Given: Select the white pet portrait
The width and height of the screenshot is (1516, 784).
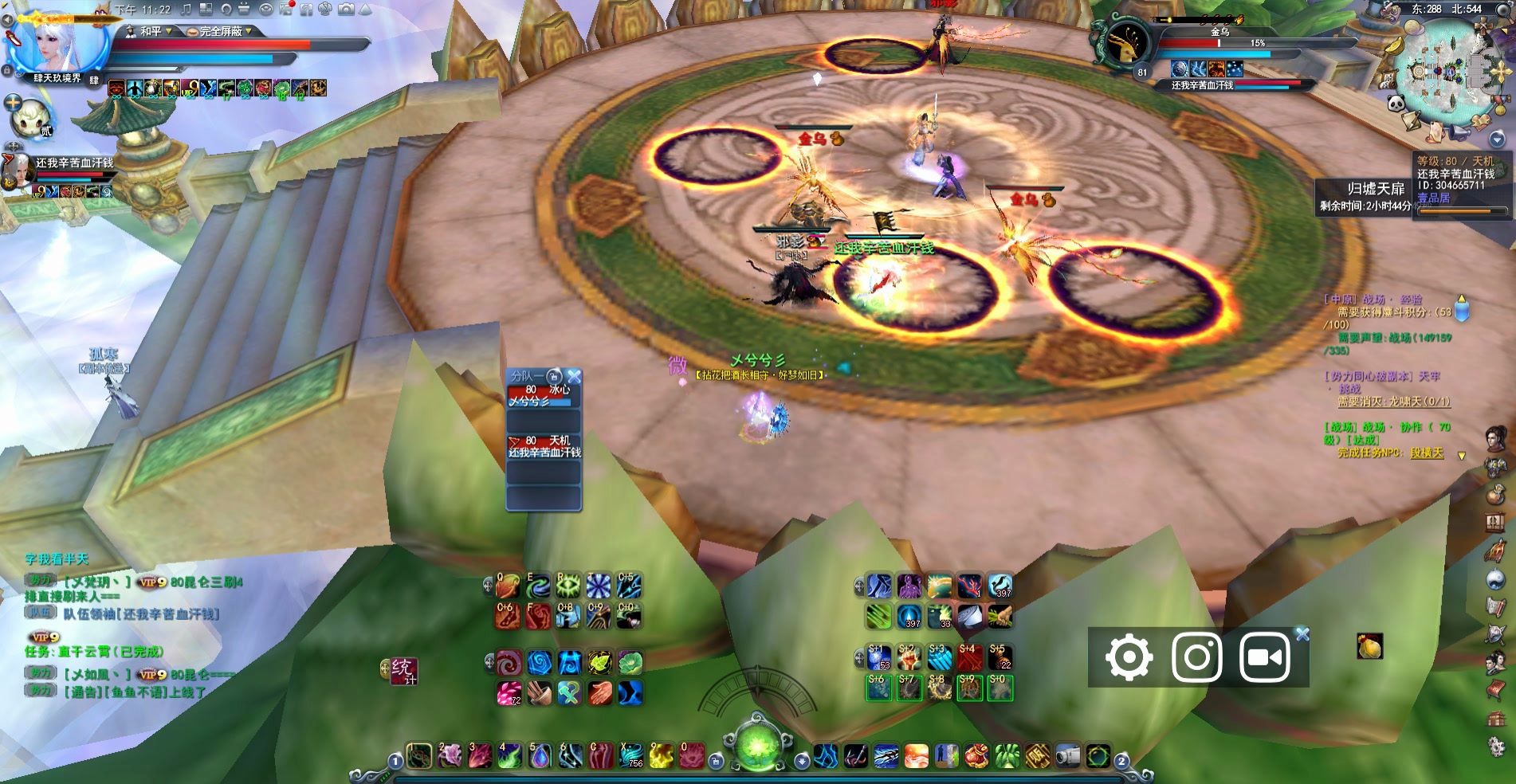Looking at the screenshot, I should pos(30,117).
